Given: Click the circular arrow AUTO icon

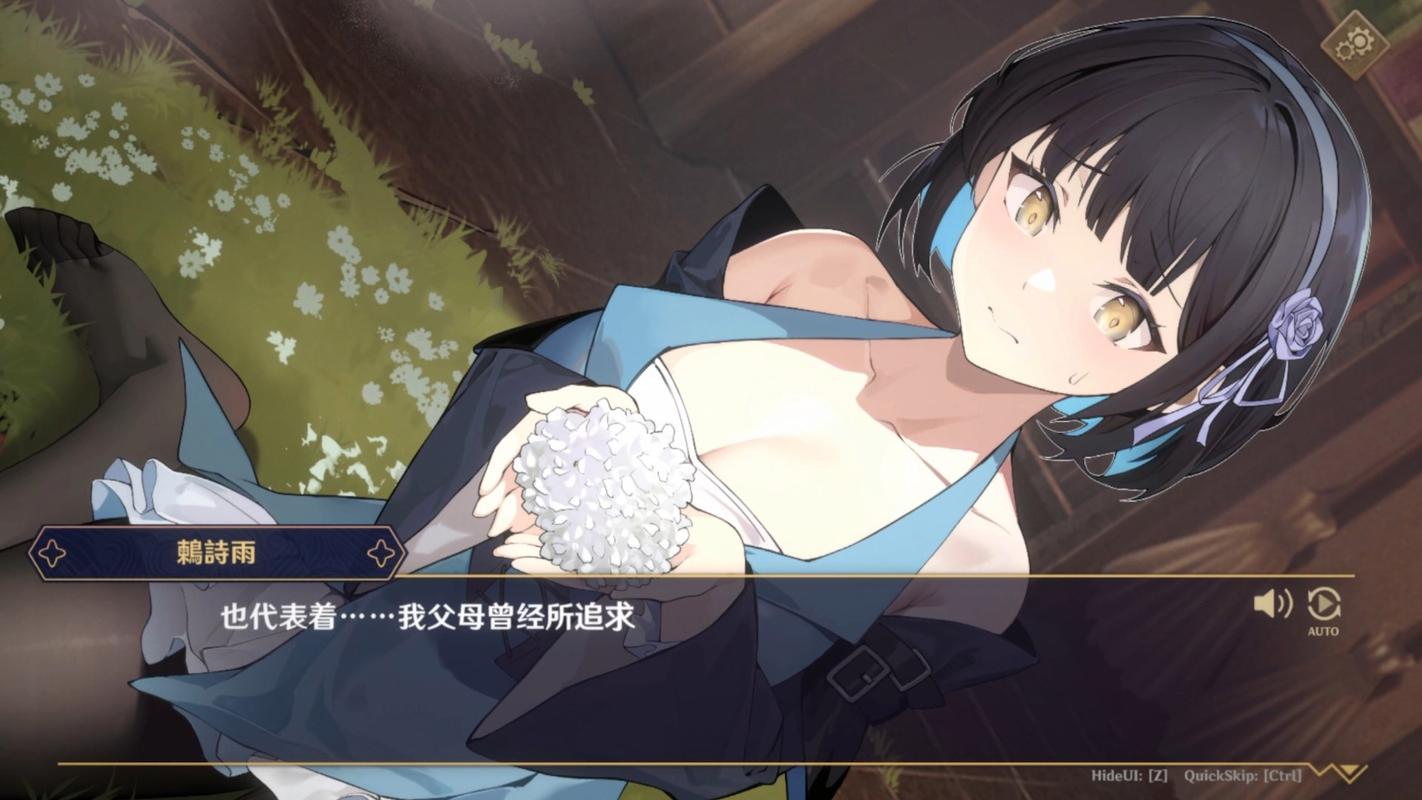Looking at the screenshot, I should click(1324, 605).
